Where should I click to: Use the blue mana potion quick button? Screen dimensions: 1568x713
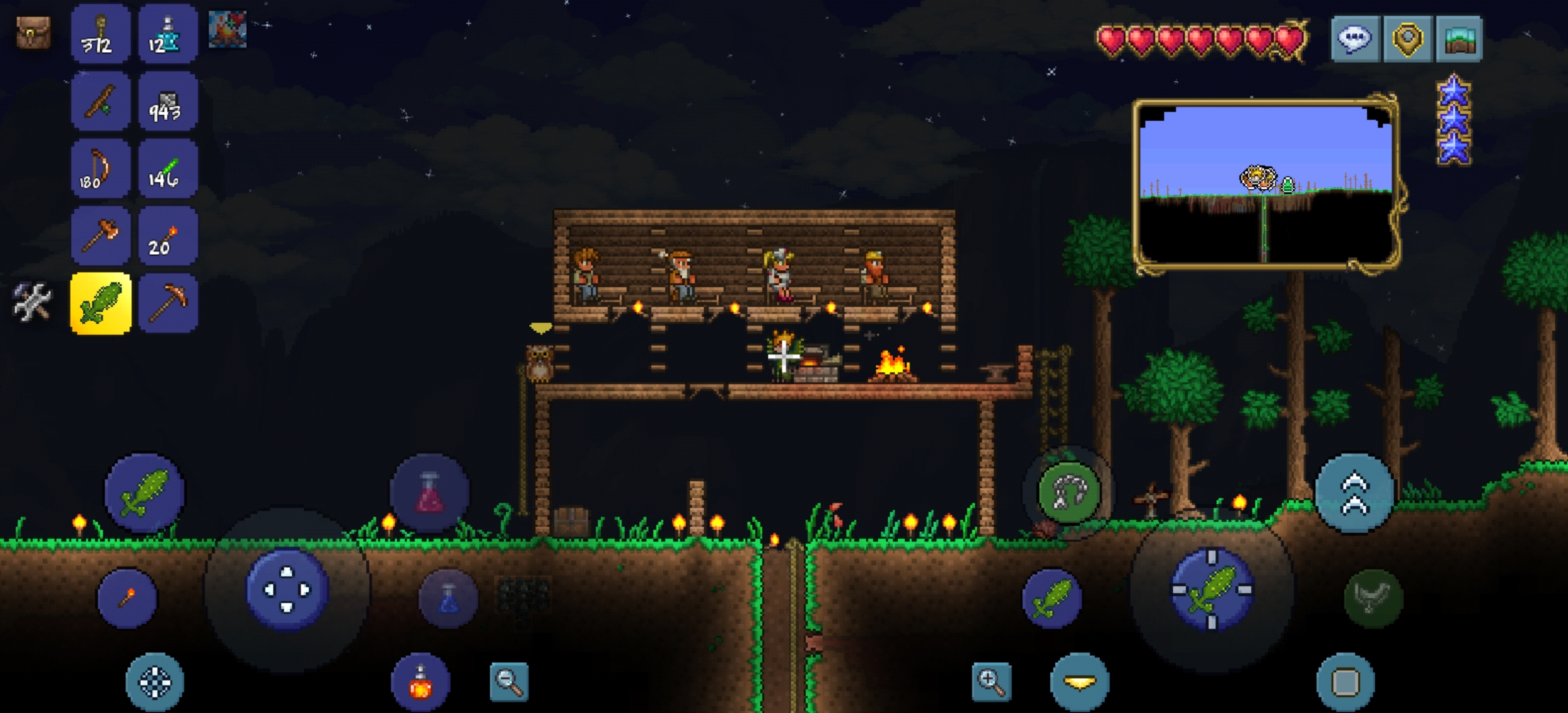(x=448, y=598)
